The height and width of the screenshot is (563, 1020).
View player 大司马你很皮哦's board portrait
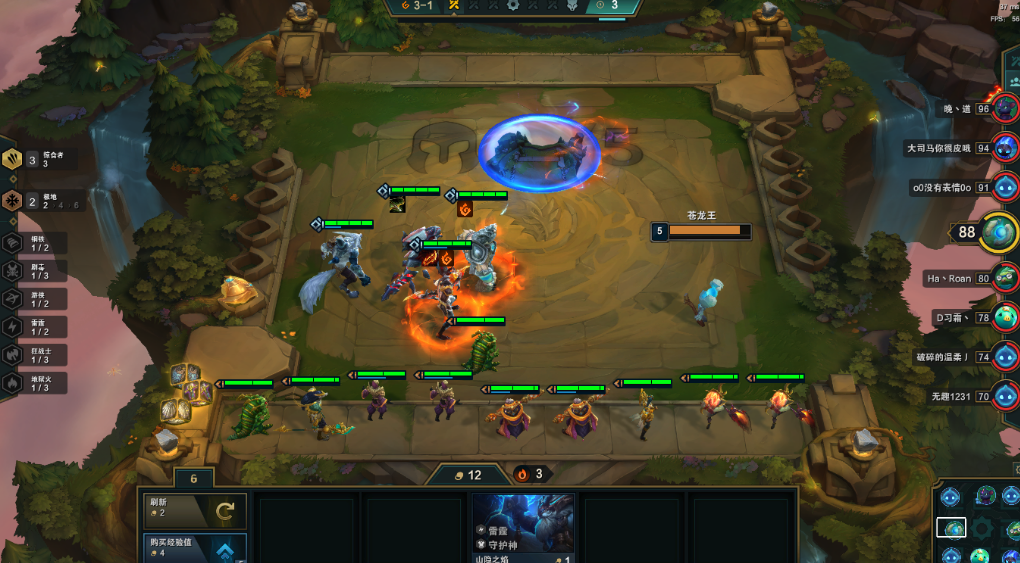point(1005,148)
